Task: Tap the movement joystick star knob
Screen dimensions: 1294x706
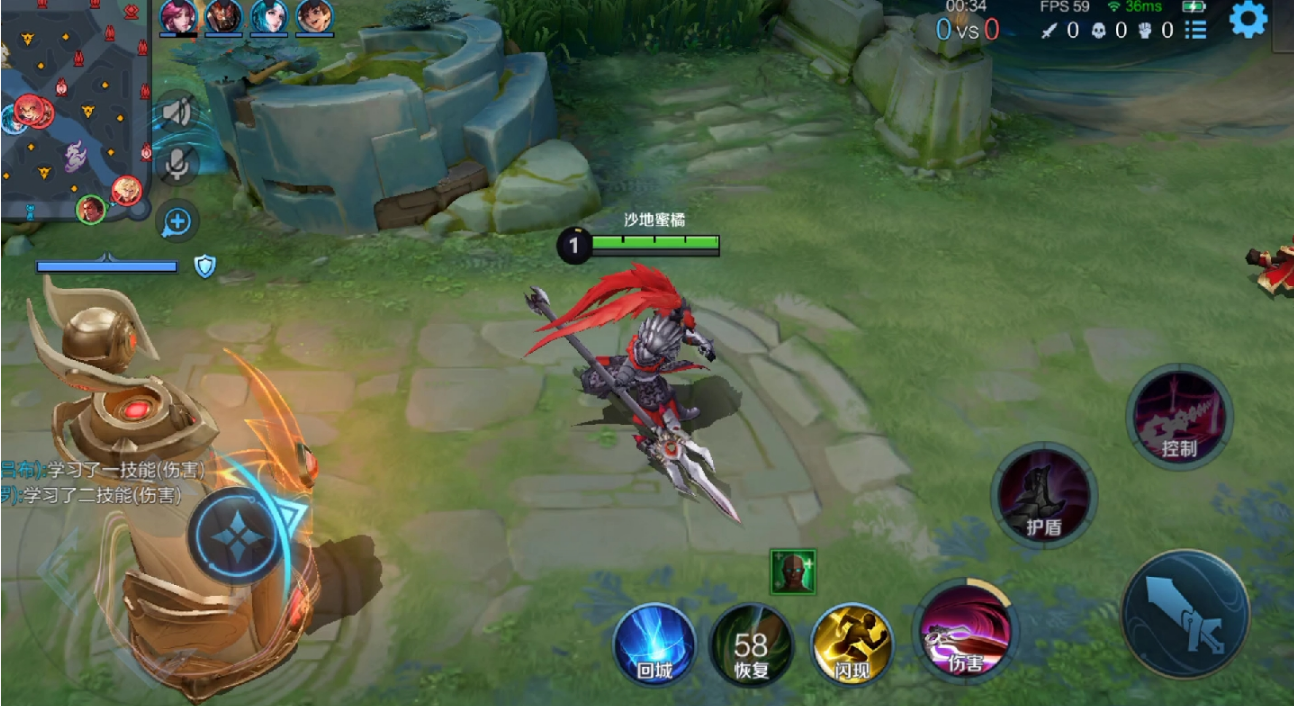Action: point(236,540)
